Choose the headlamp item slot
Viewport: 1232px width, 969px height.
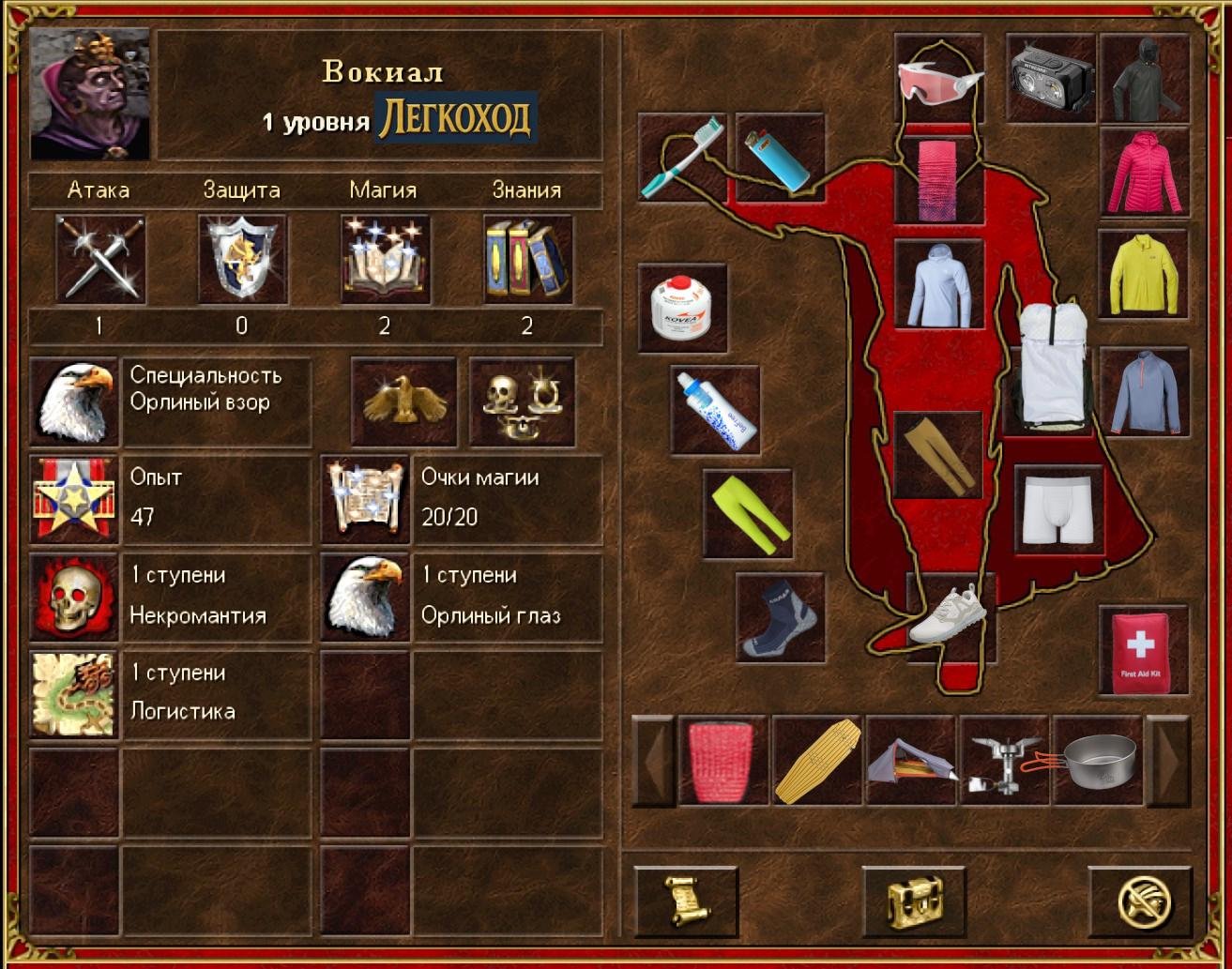tap(1051, 79)
